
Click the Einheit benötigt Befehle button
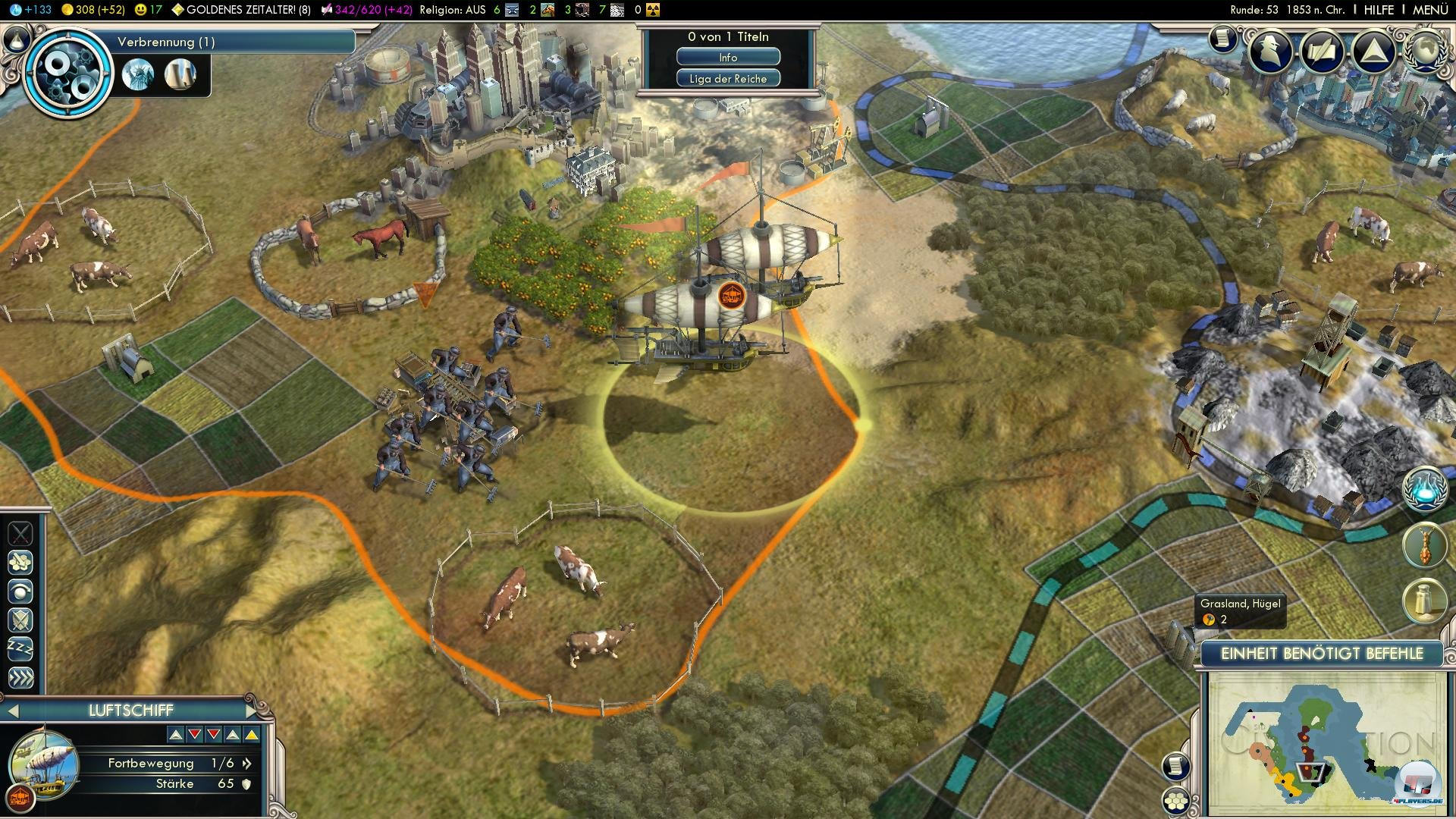pyautogui.click(x=1322, y=654)
